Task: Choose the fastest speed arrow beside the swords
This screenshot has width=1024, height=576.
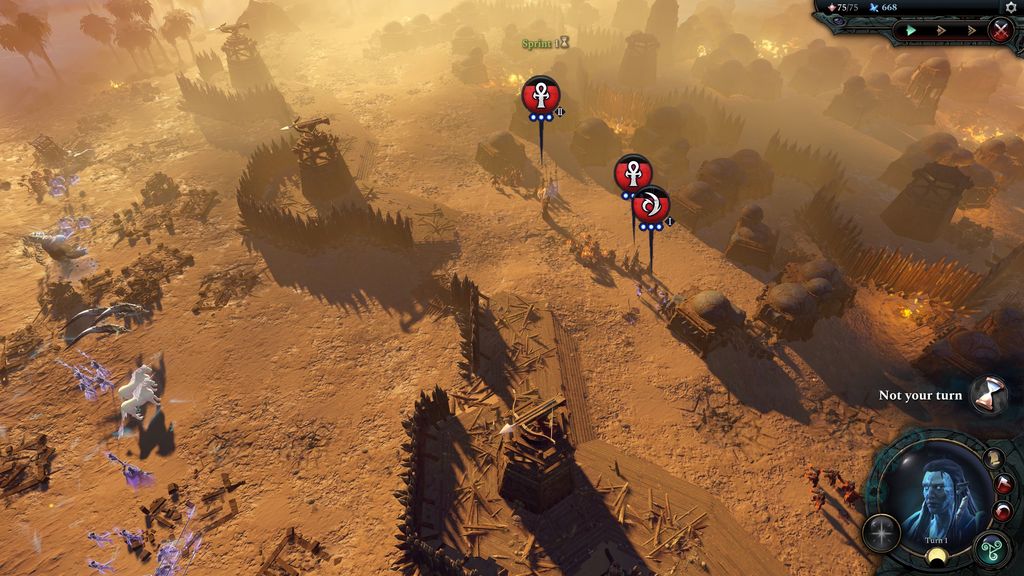Action: click(x=970, y=30)
